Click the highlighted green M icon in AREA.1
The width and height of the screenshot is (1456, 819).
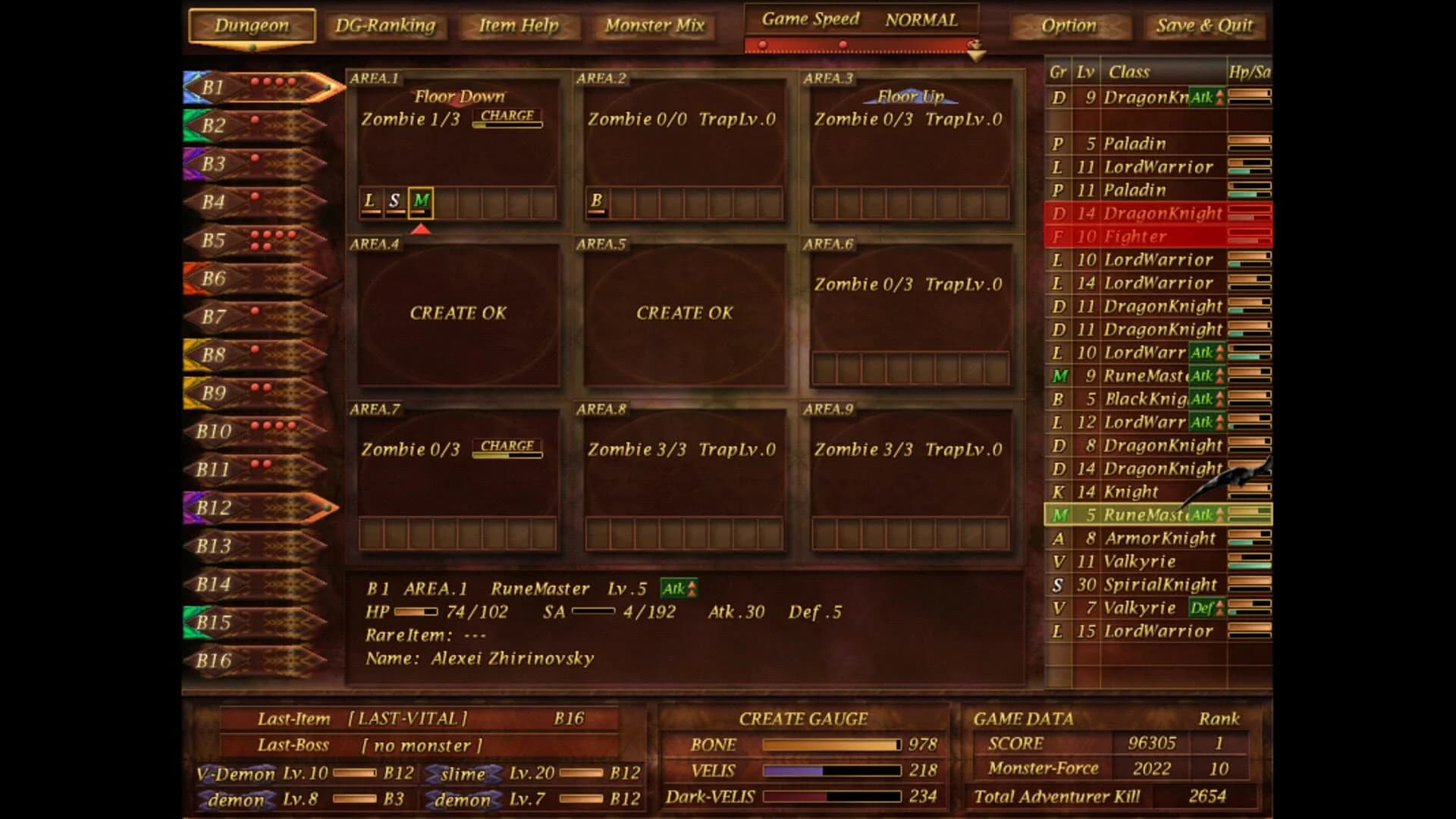(x=422, y=201)
